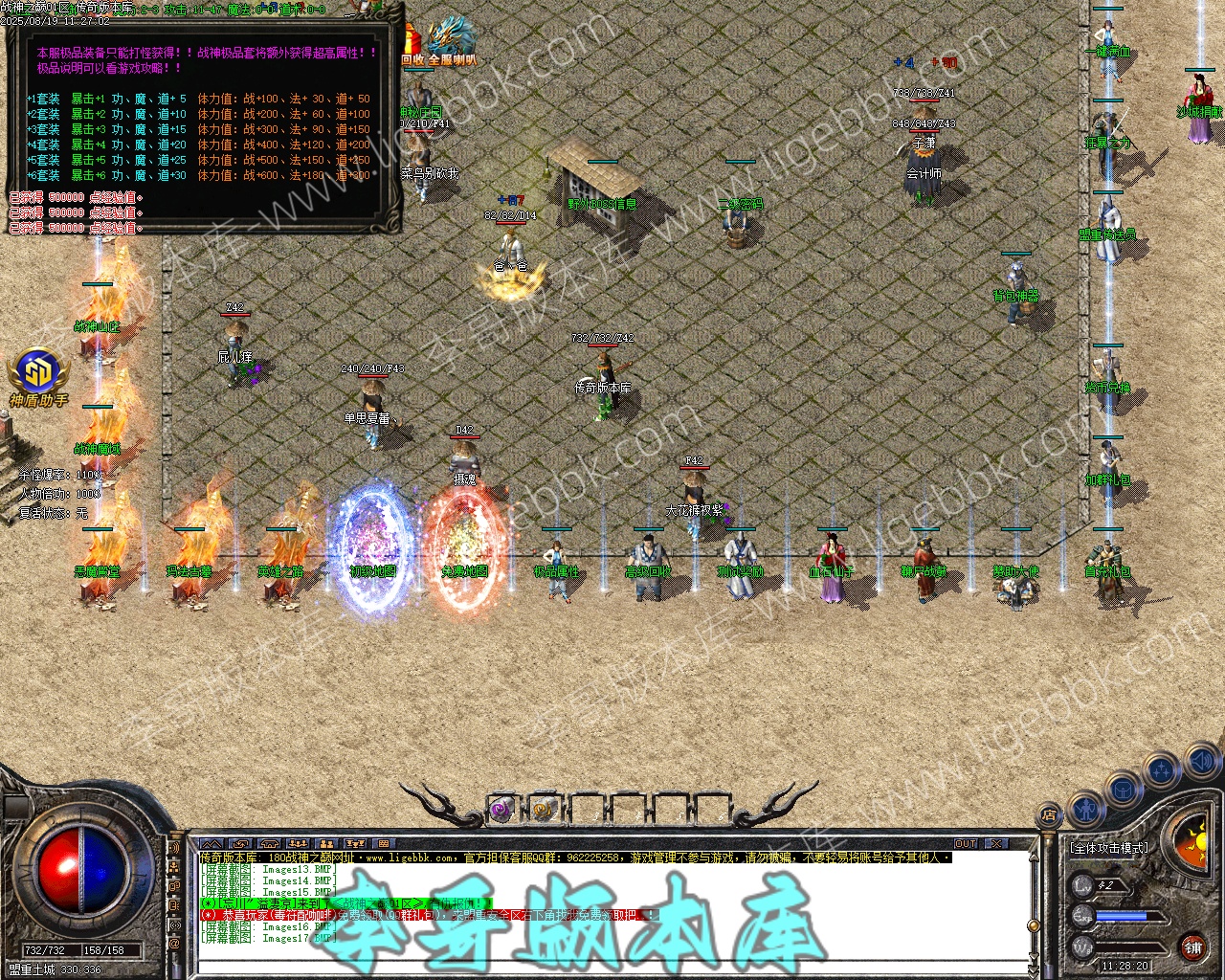
Task: Click the 回收 recycle gift icon
Action: 412,43
